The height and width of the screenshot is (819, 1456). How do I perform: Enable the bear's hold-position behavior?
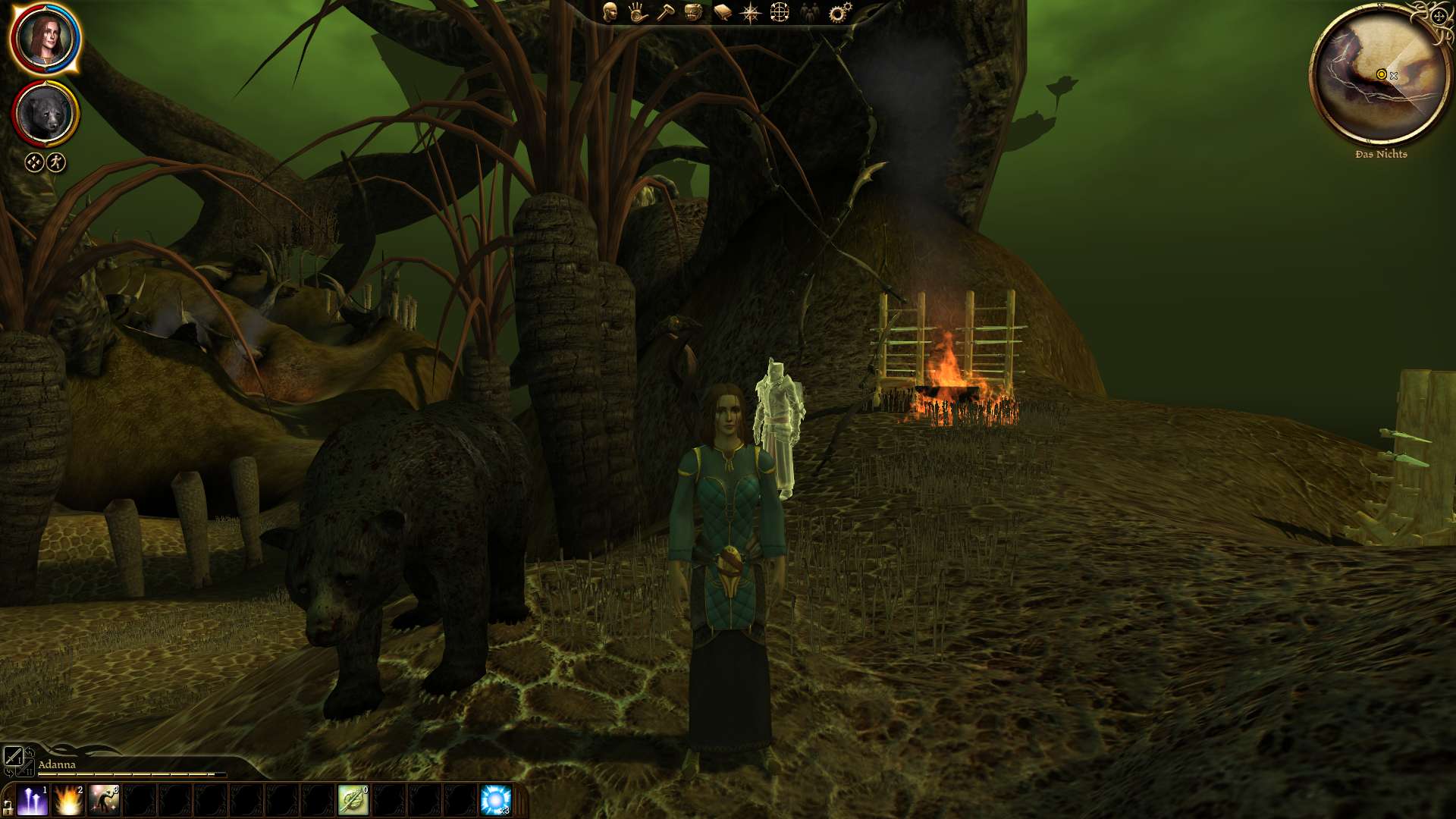pyautogui.click(x=33, y=162)
